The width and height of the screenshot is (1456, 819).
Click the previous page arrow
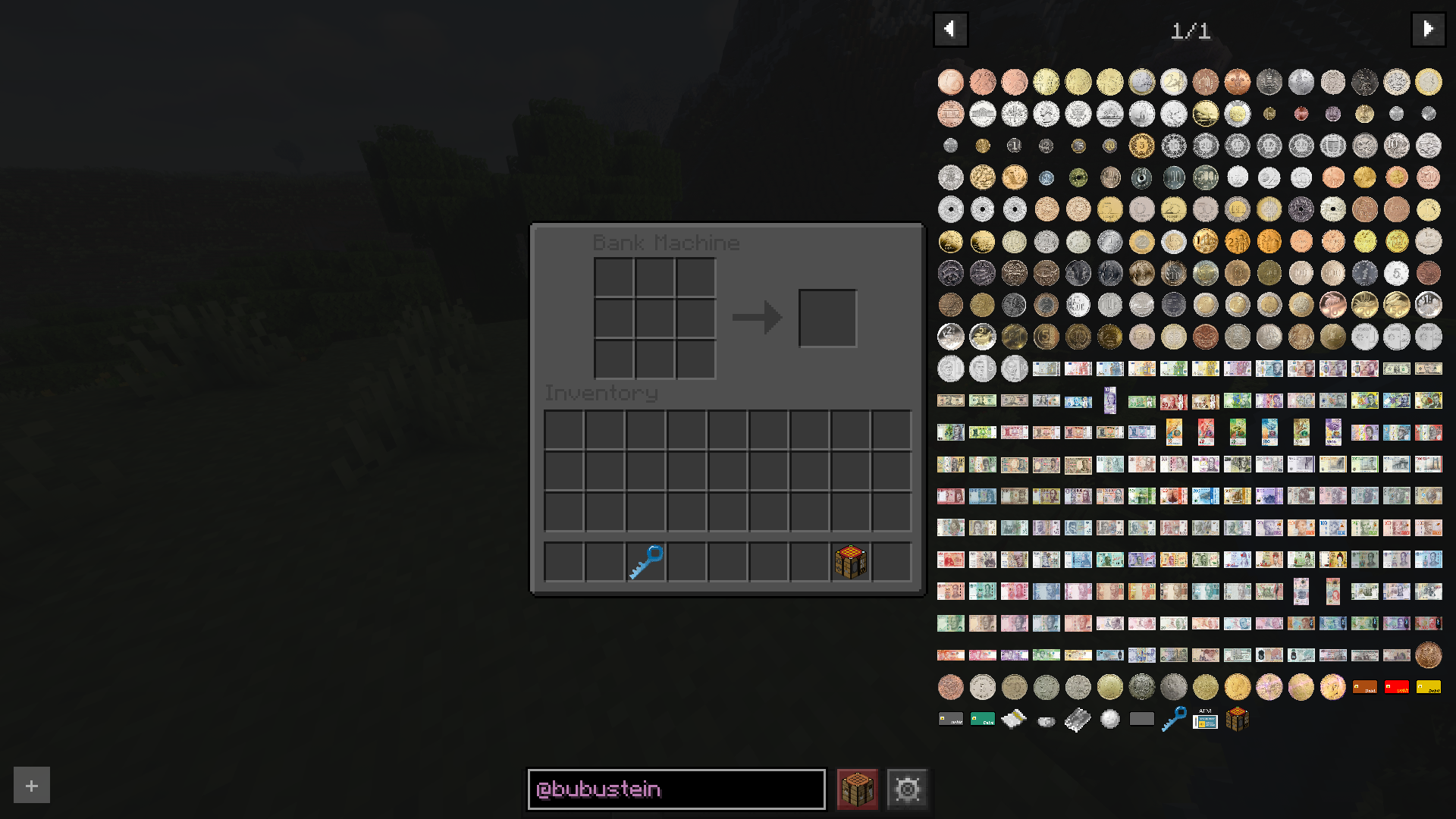(x=950, y=29)
